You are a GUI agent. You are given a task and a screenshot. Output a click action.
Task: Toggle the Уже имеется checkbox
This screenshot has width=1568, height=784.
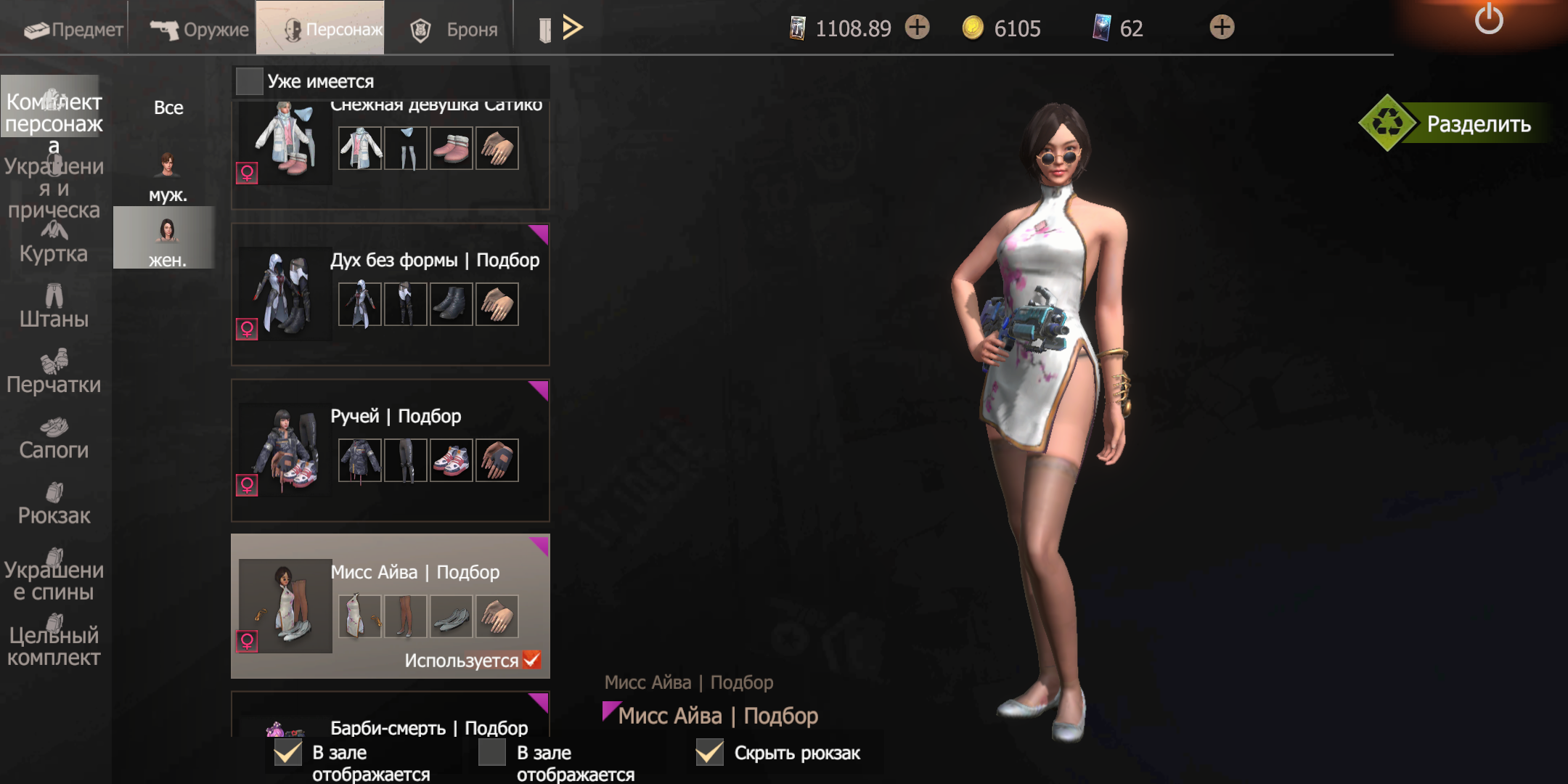(250, 81)
